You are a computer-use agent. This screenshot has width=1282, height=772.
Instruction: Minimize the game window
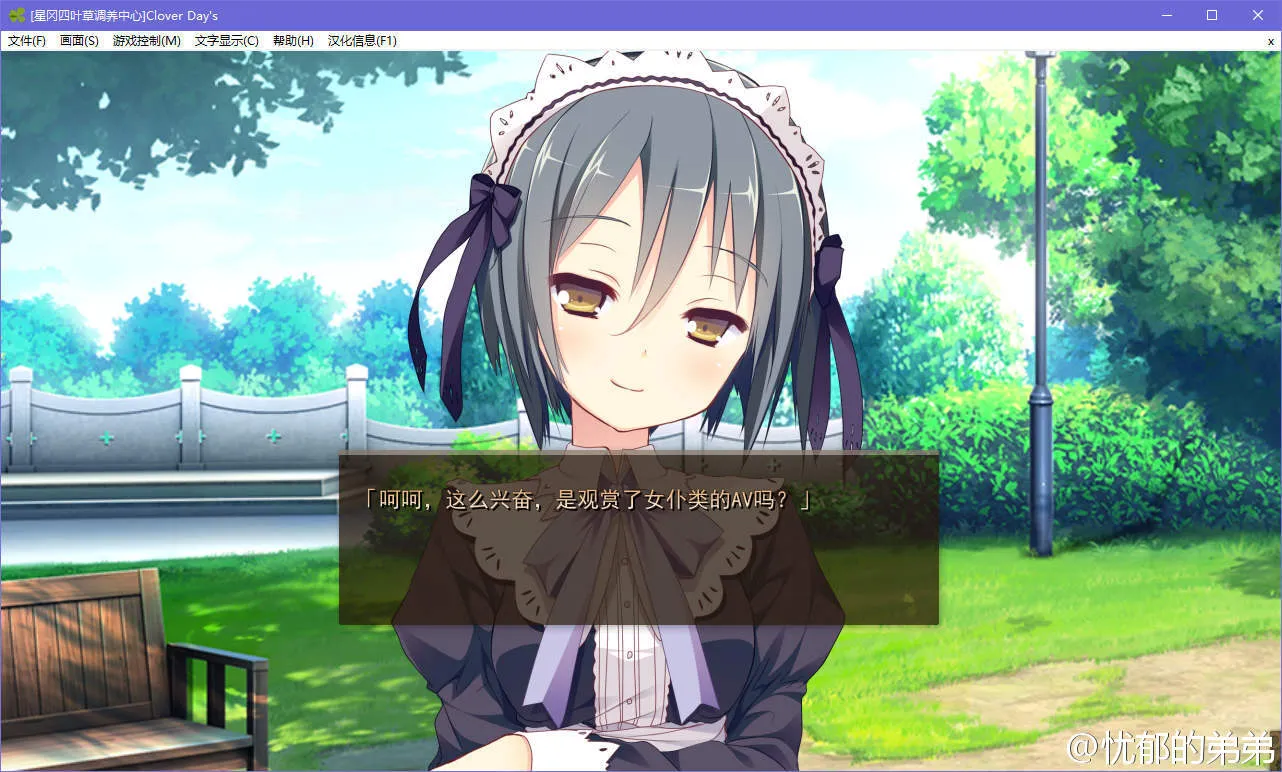coord(1166,15)
